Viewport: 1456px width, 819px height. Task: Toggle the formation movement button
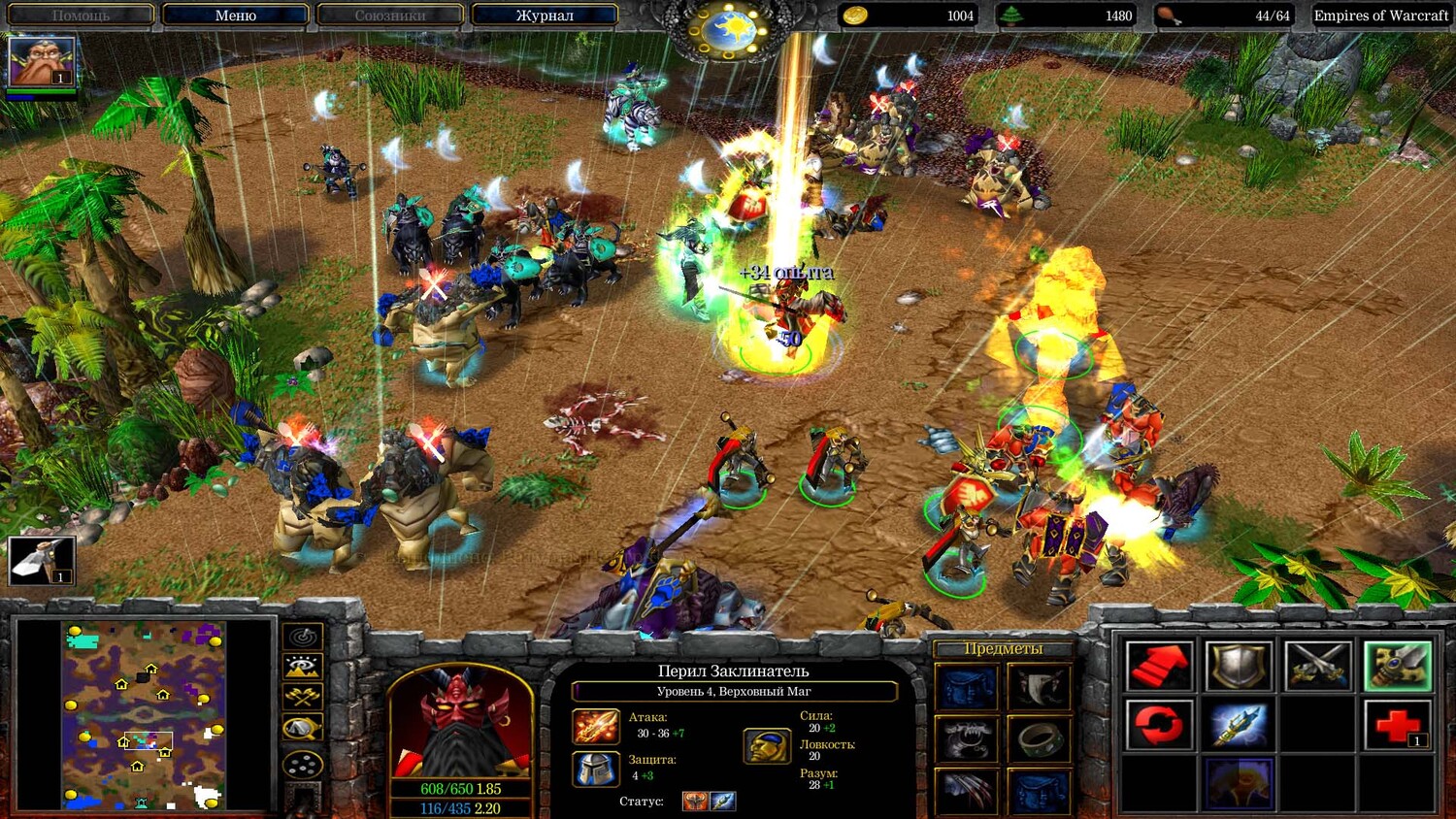point(303,764)
